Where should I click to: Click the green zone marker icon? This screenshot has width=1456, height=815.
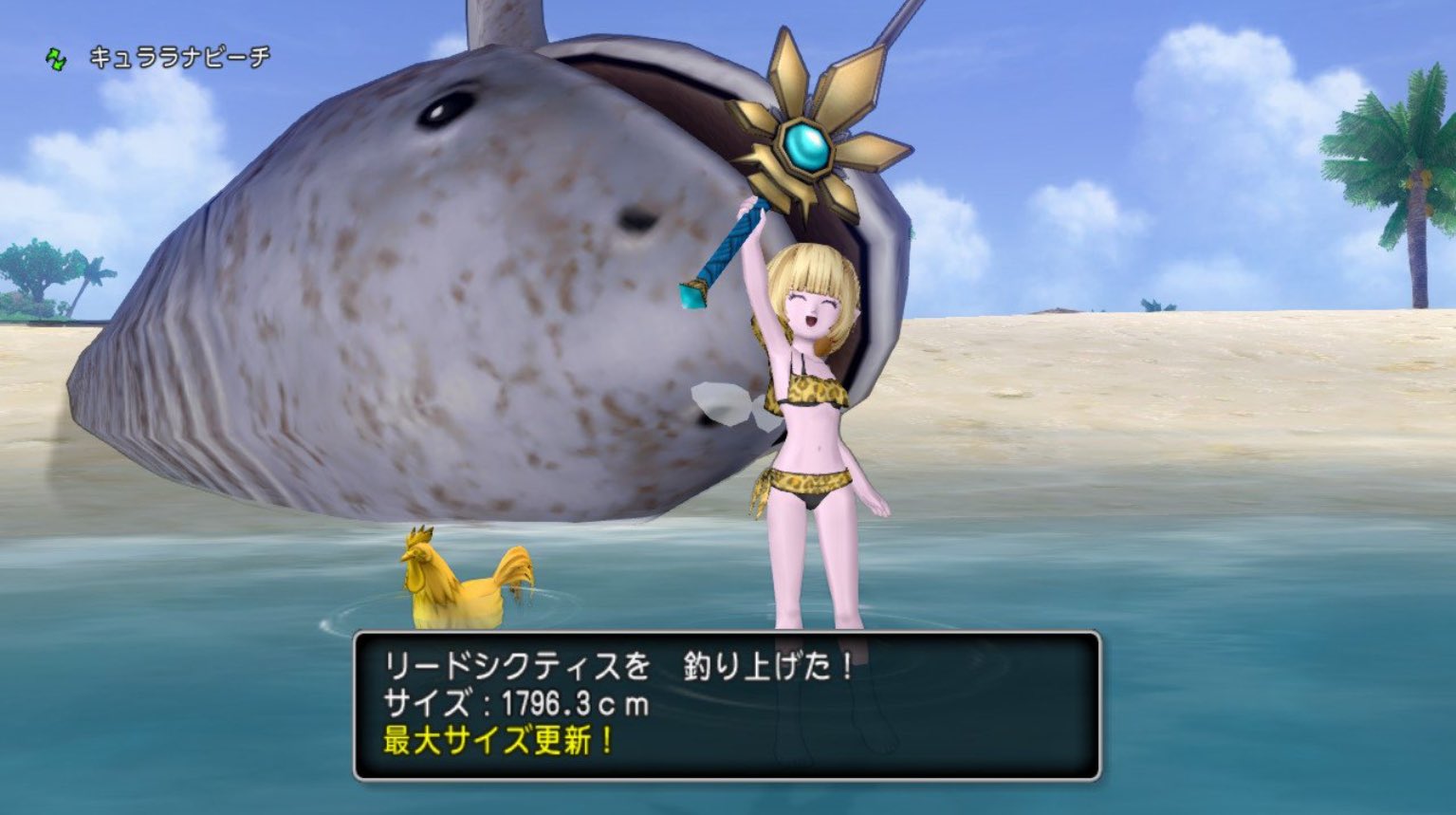point(54,57)
